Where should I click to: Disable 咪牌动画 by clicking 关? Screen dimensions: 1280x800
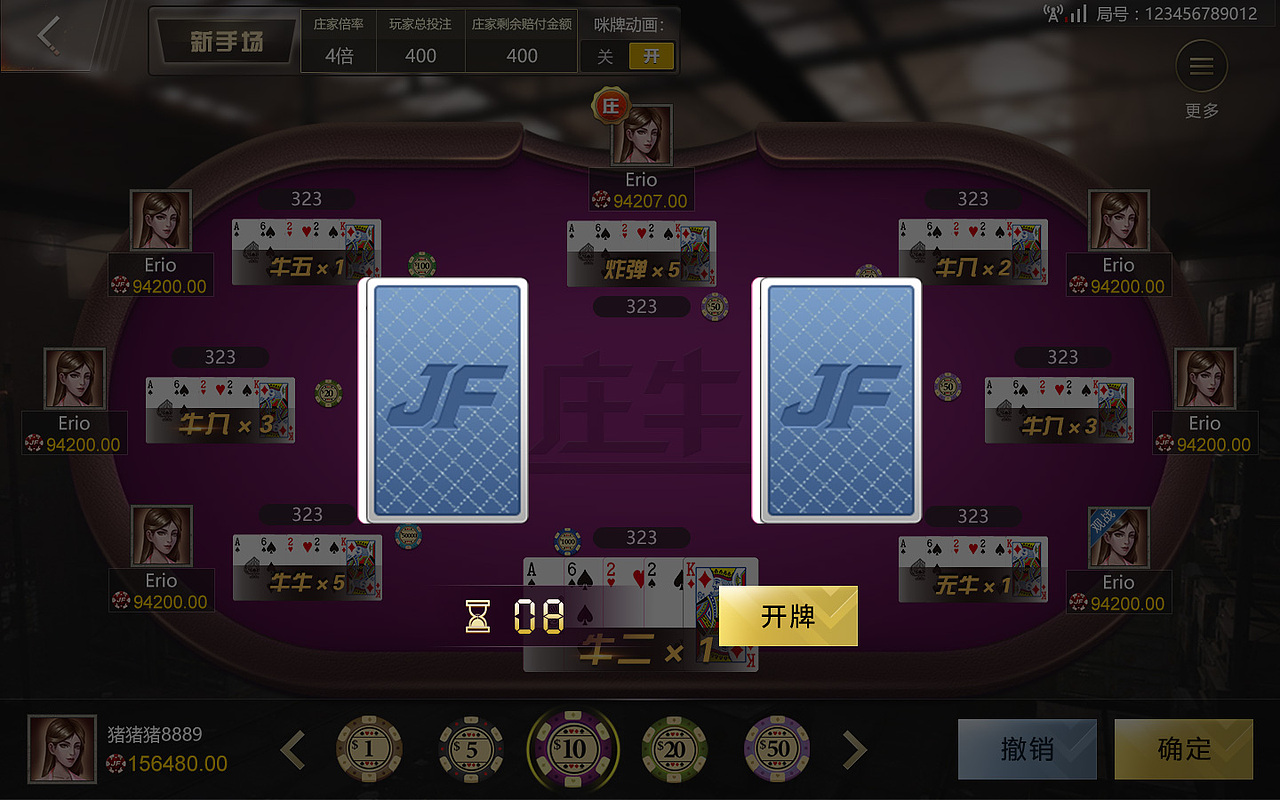pyautogui.click(x=606, y=56)
